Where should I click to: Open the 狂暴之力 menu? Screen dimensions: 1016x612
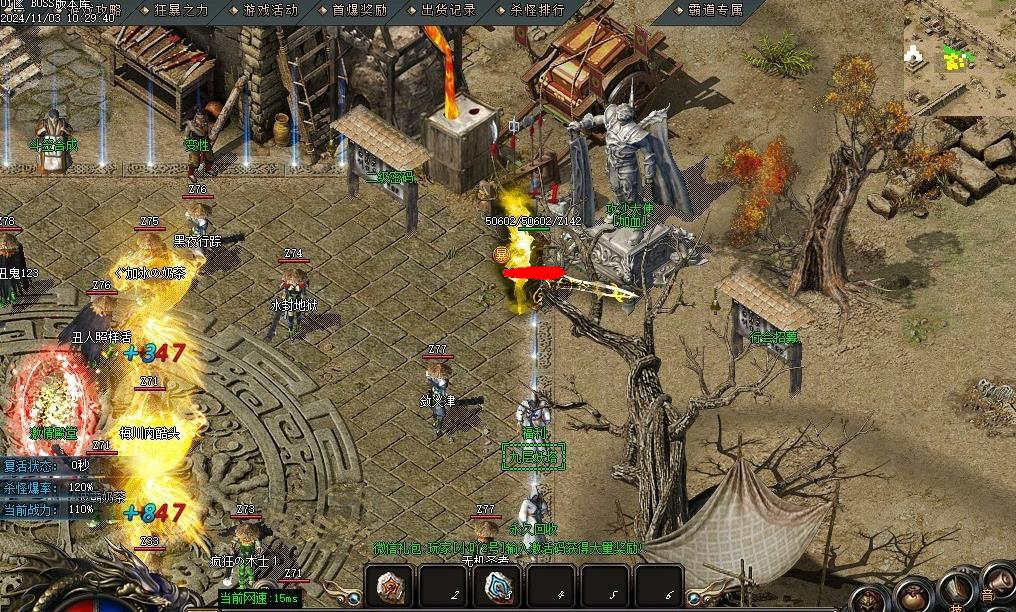(181, 10)
